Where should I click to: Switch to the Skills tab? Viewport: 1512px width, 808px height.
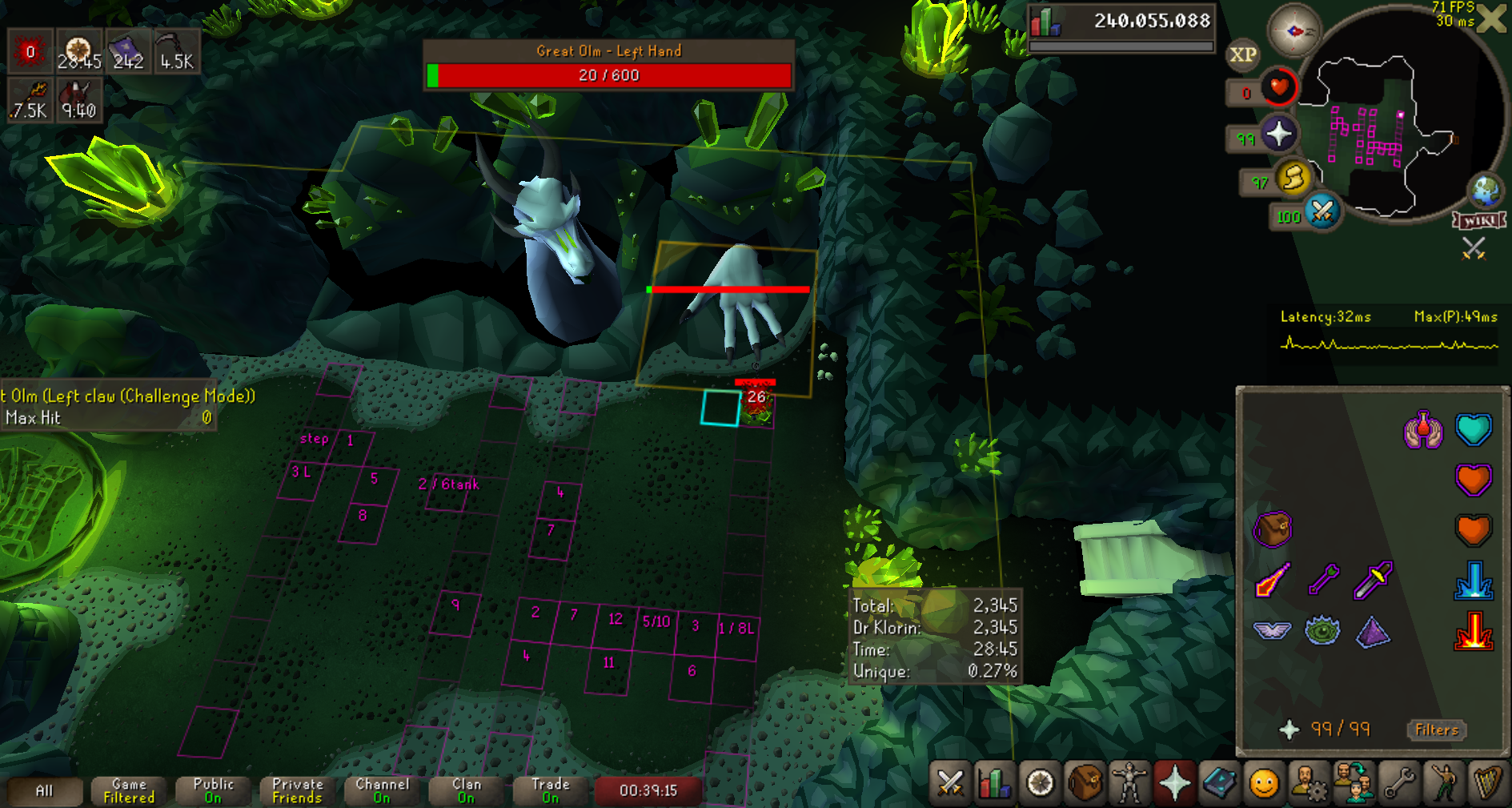(994, 783)
